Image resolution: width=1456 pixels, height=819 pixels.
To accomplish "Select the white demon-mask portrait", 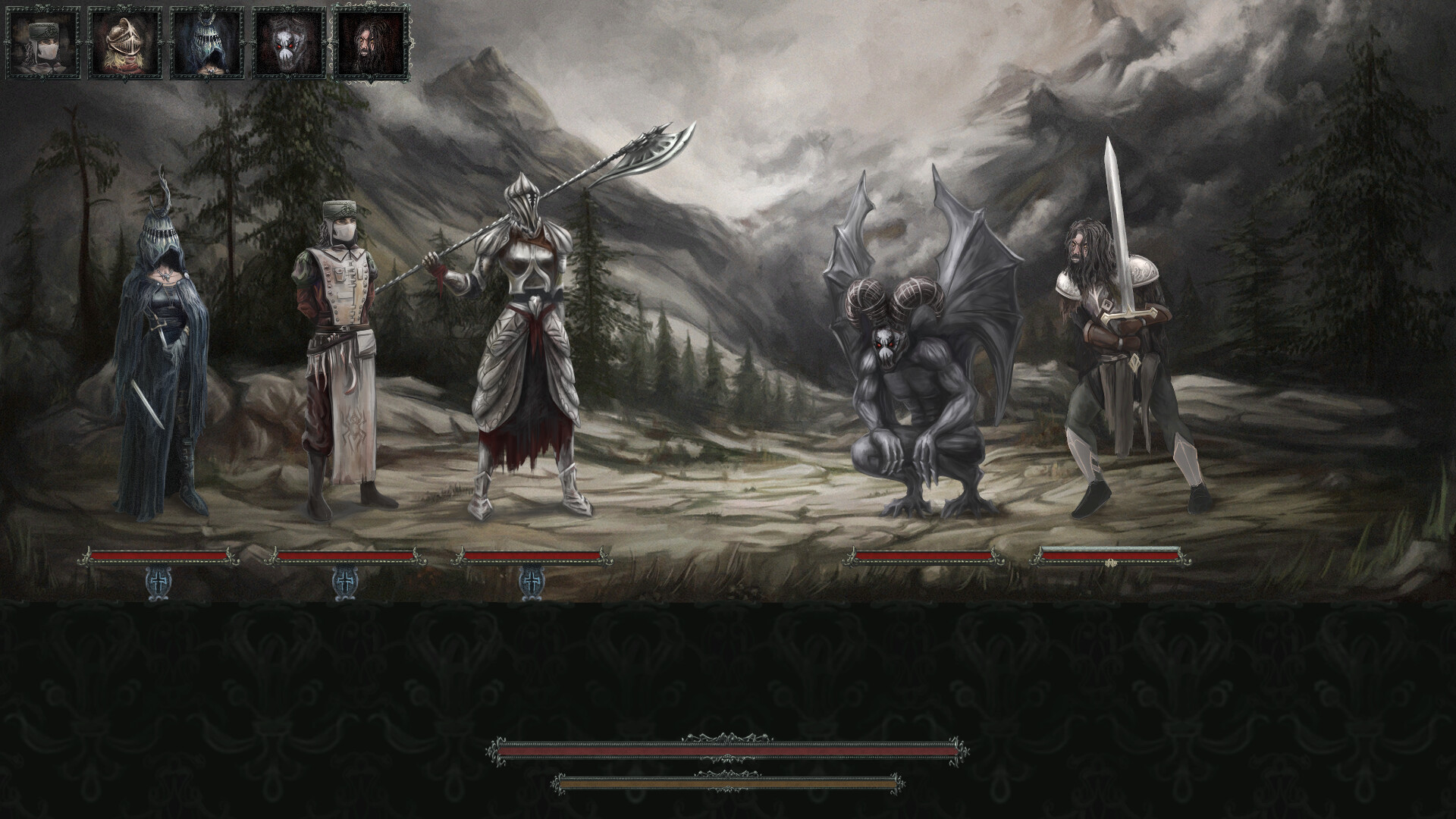I will tap(288, 42).
